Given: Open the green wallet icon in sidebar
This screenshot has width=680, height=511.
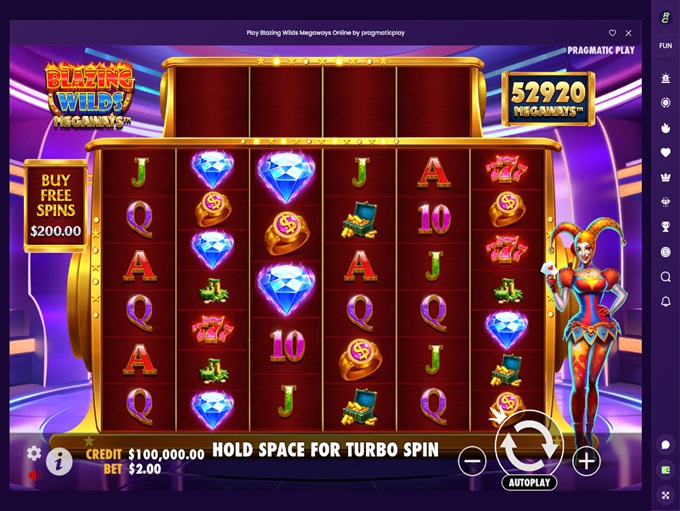Looking at the screenshot, I should coord(665,469).
